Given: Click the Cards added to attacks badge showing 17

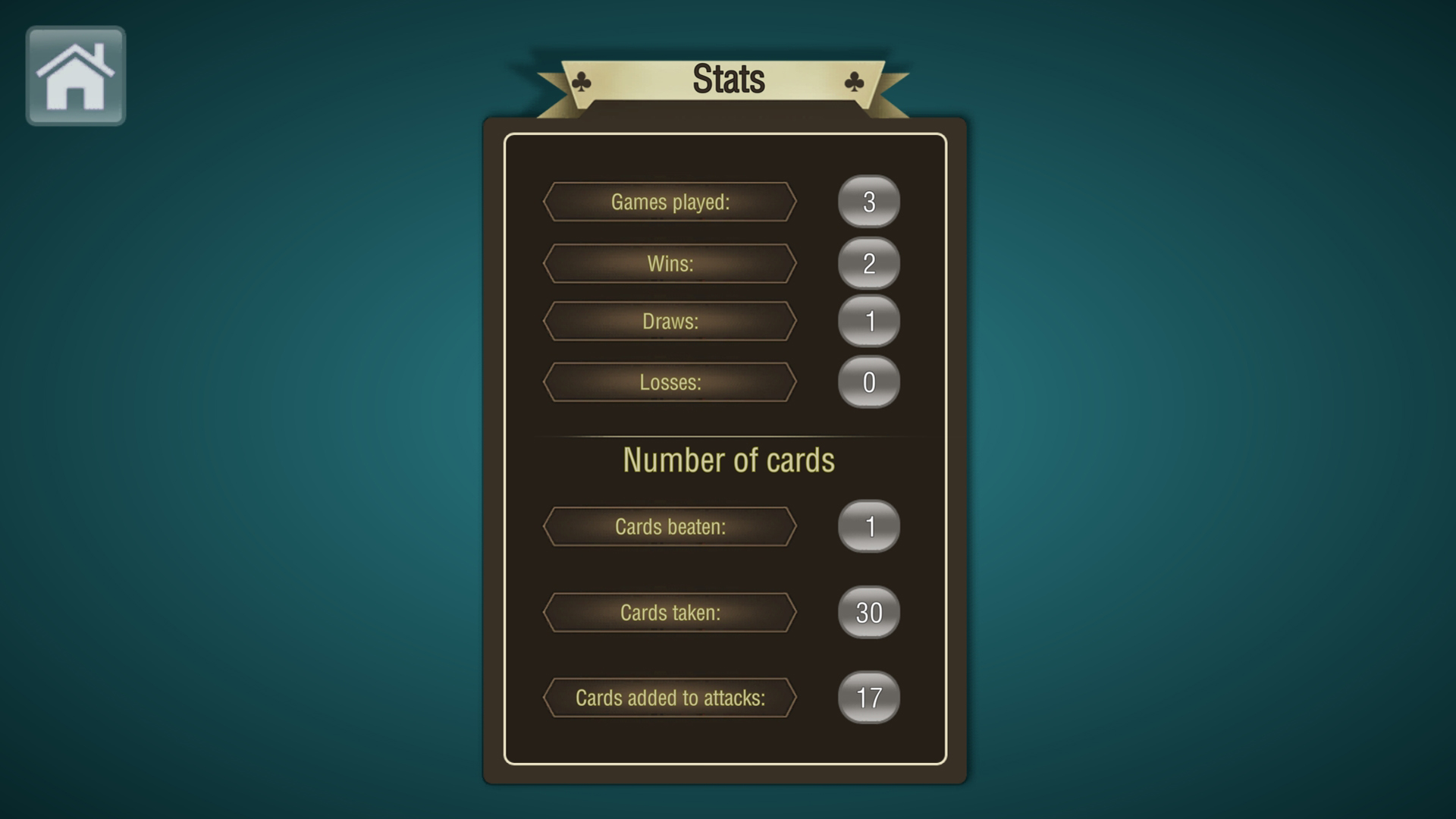Looking at the screenshot, I should click(869, 698).
